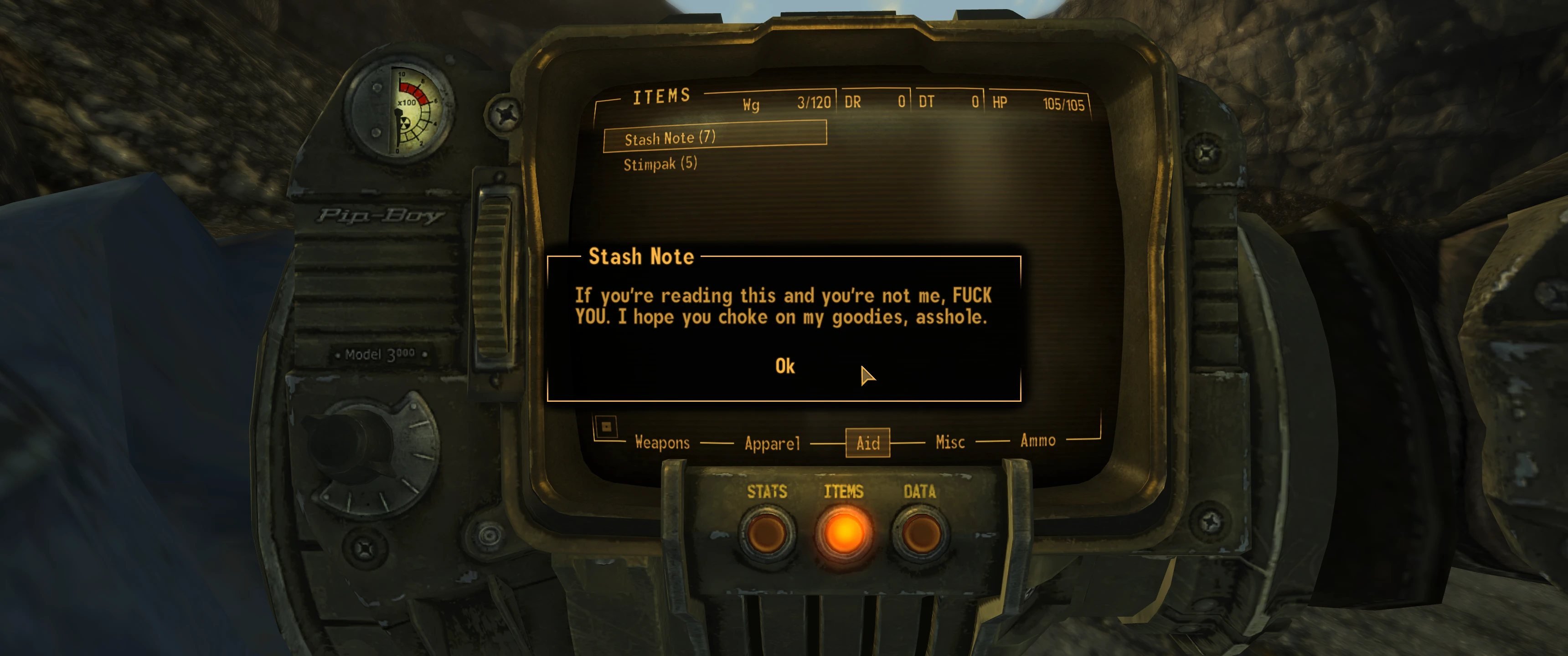Viewport: 1568px width, 656px height.
Task: Select the Stimpak (5) item
Action: click(x=660, y=164)
